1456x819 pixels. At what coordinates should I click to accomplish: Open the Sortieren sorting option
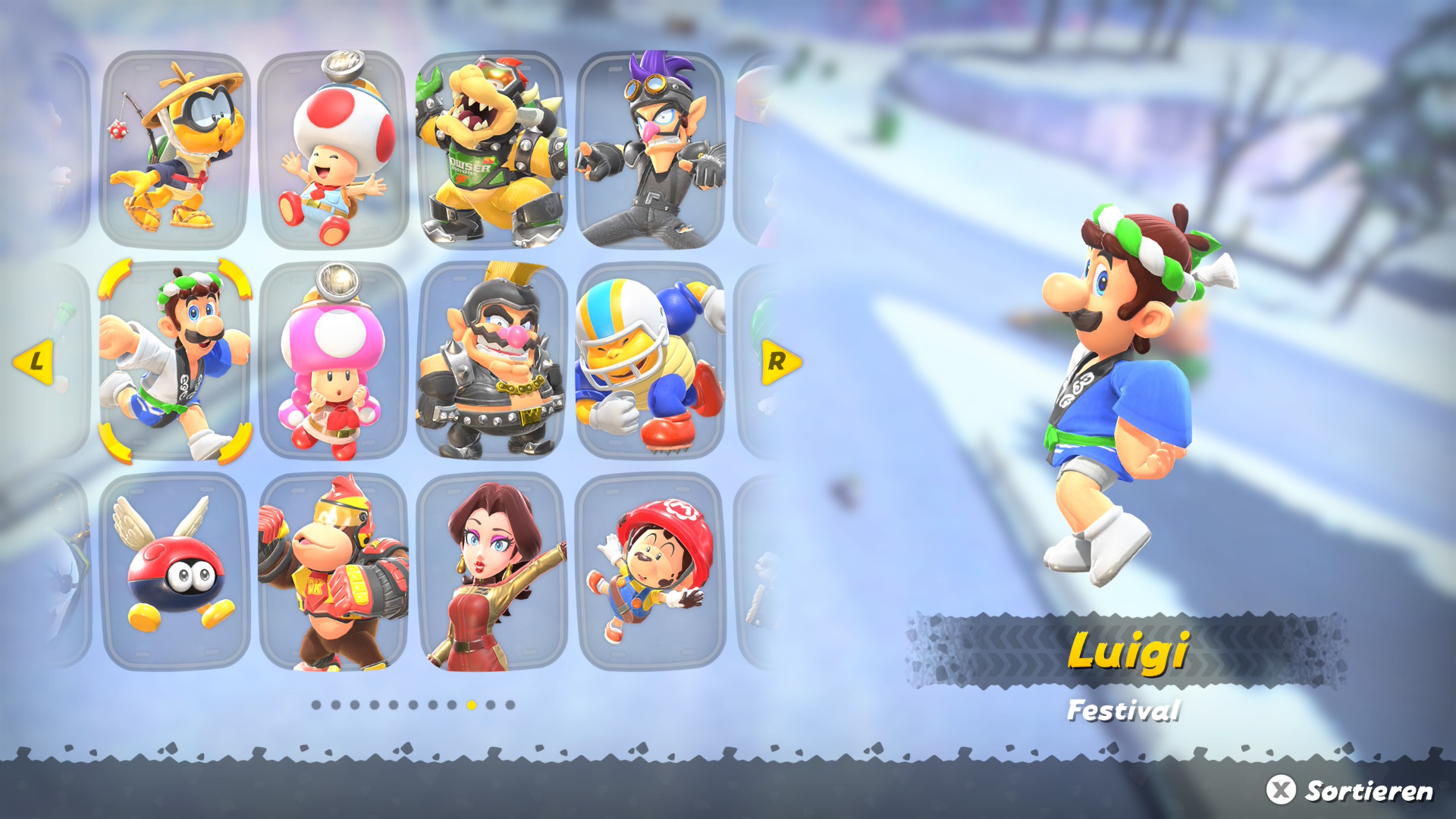(x=1351, y=790)
